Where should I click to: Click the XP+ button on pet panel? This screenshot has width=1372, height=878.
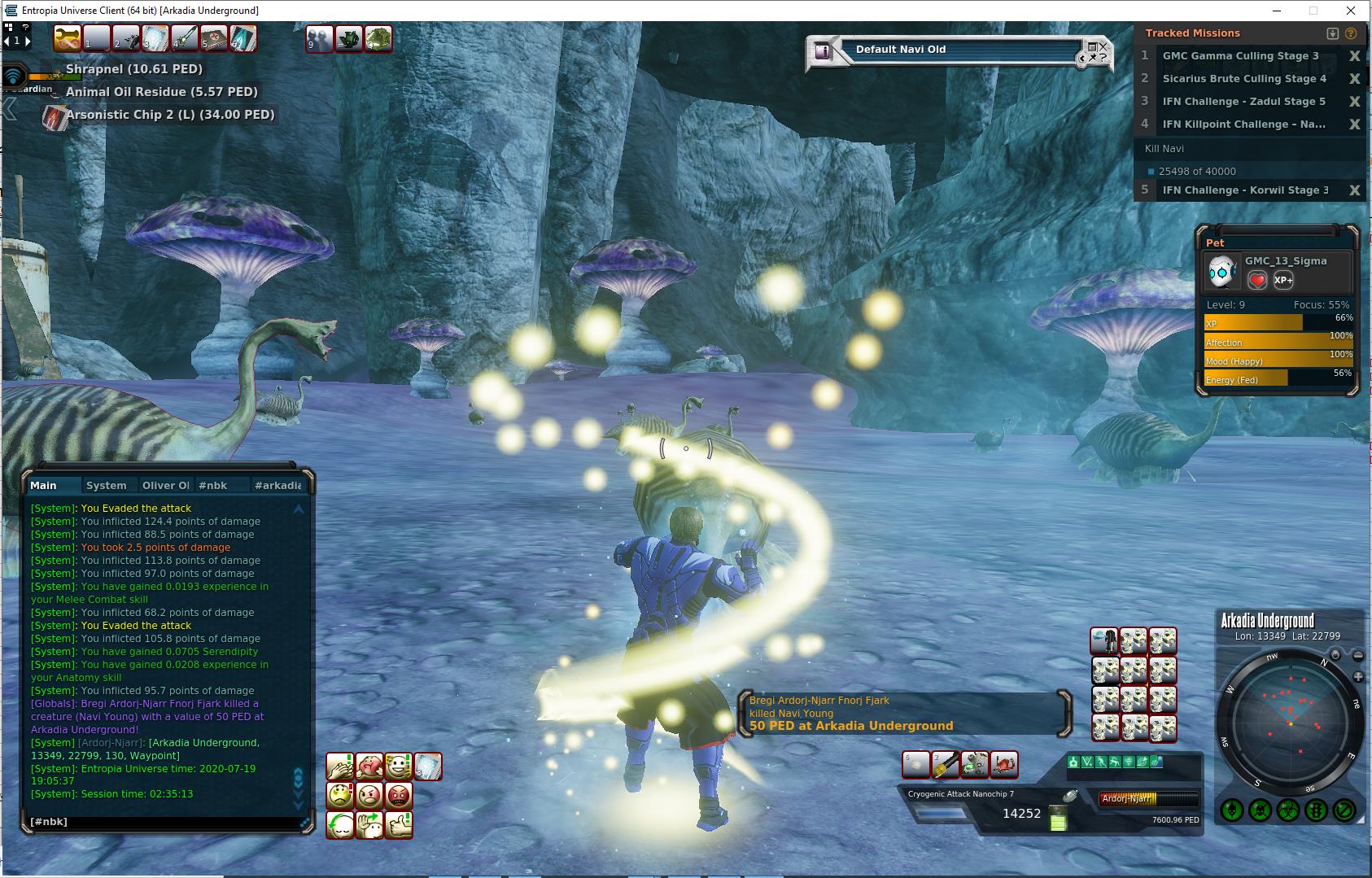pyautogui.click(x=1283, y=281)
